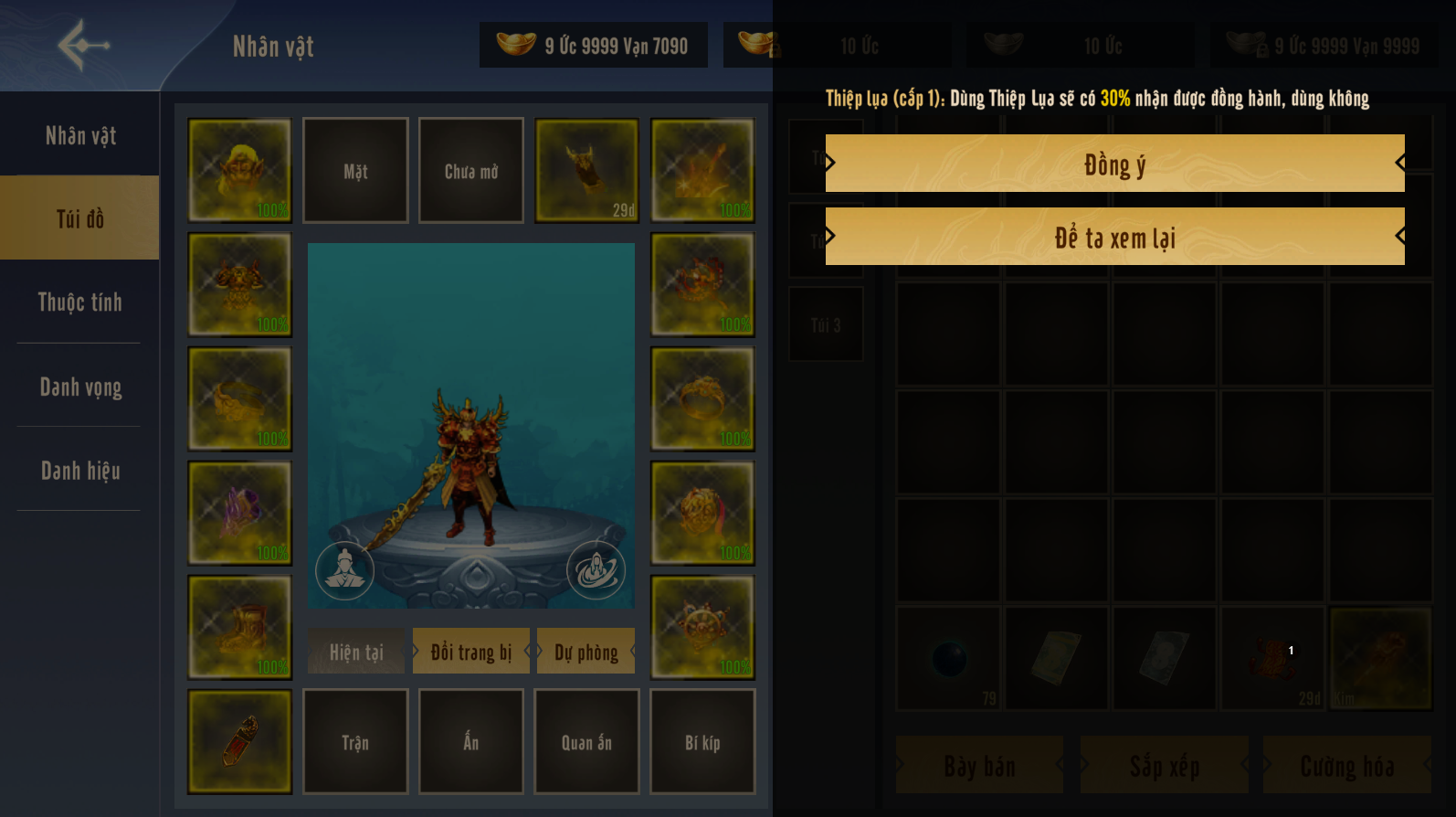Screen dimensions: 1456x817
Task: Open the Bí kíp slot
Action: [x=702, y=742]
